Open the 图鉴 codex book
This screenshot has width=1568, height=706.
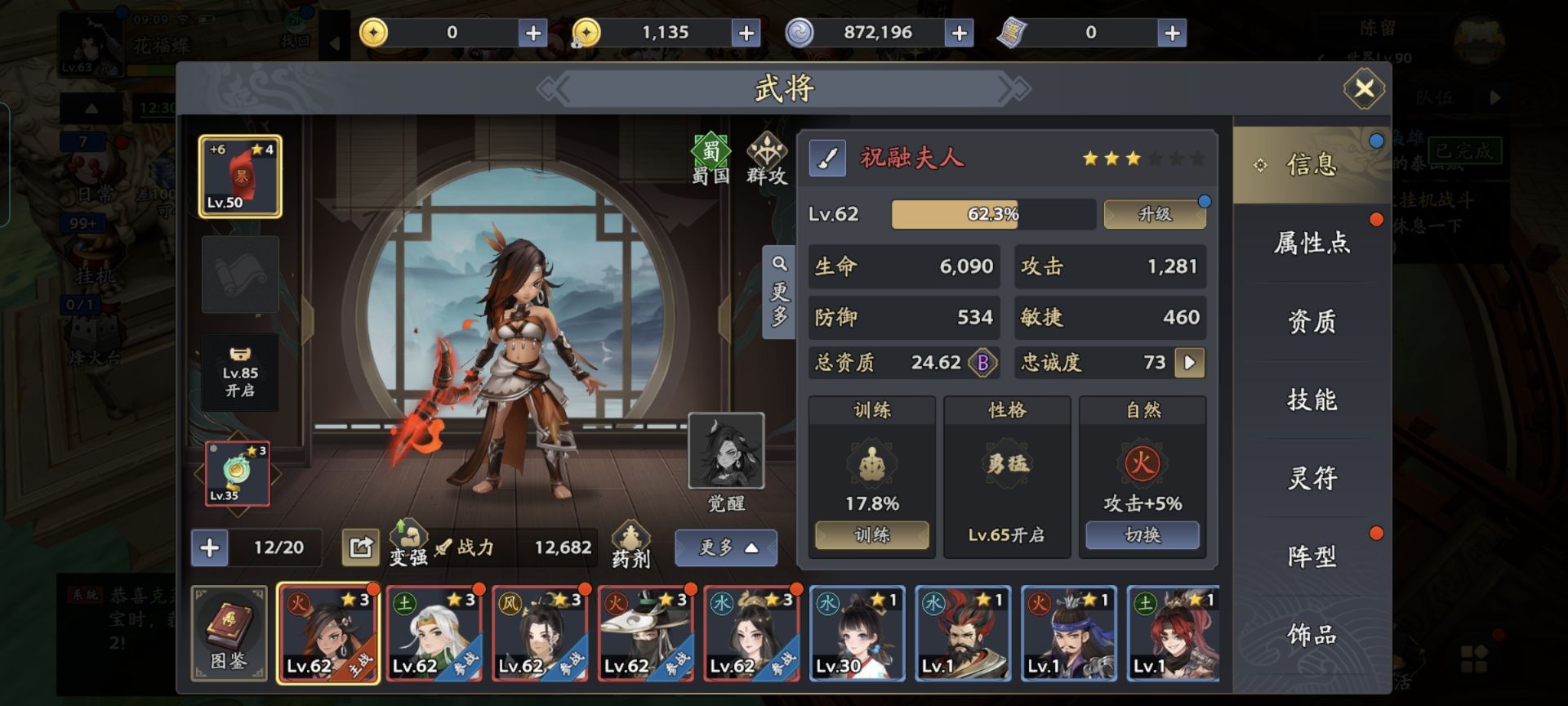(x=229, y=634)
